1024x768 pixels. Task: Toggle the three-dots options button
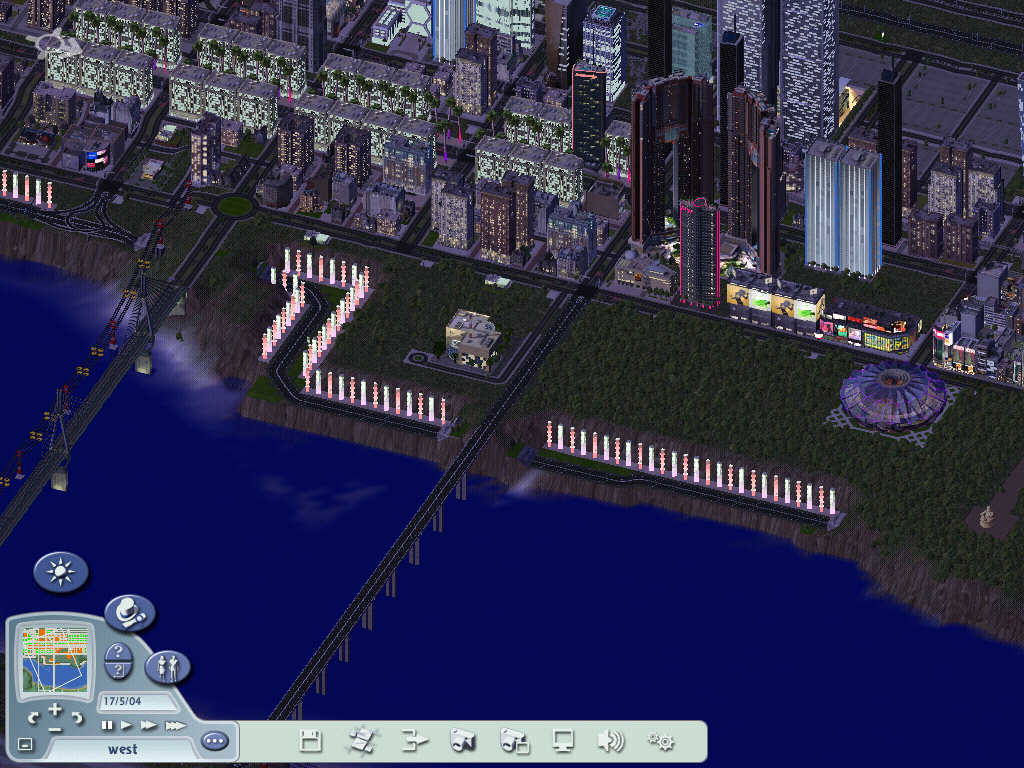coord(214,741)
